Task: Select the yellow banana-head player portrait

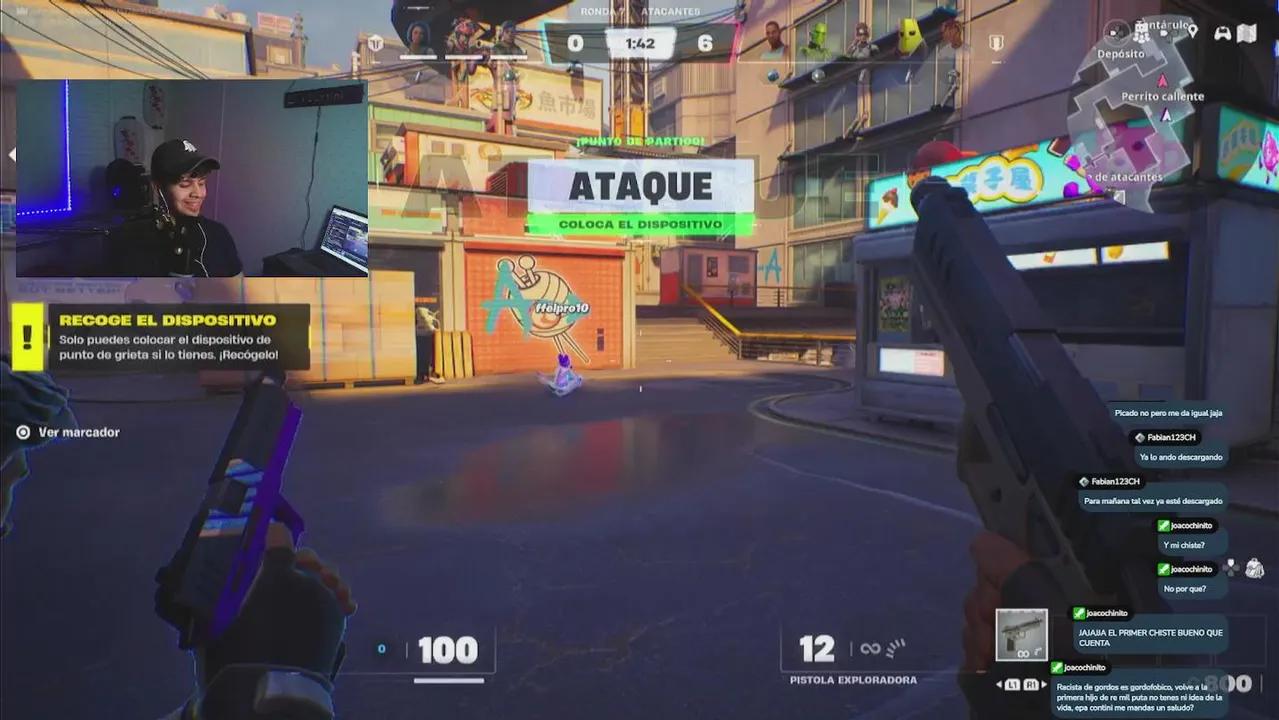Action: pos(909,39)
